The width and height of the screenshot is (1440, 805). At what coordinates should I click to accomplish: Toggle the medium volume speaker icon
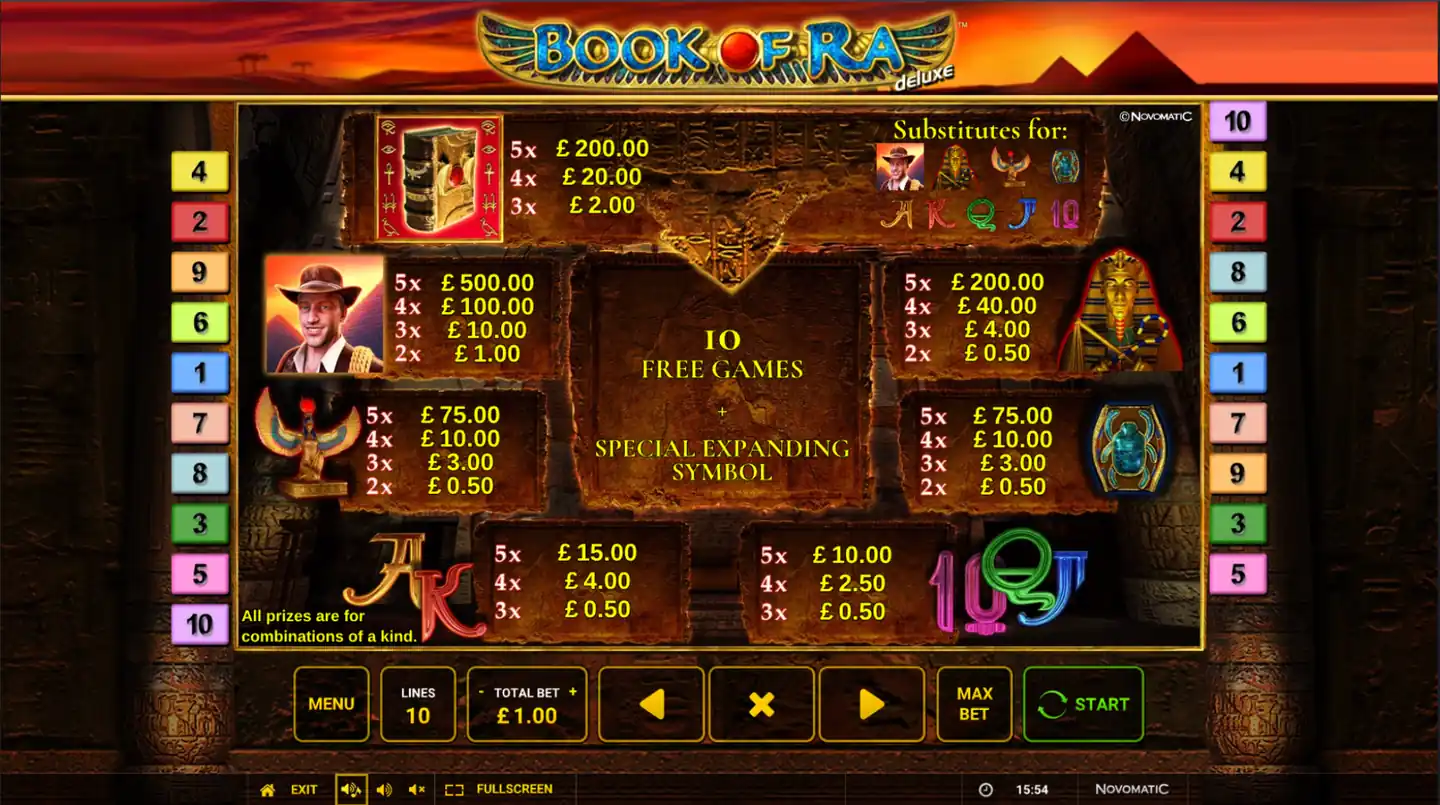click(x=383, y=788)
